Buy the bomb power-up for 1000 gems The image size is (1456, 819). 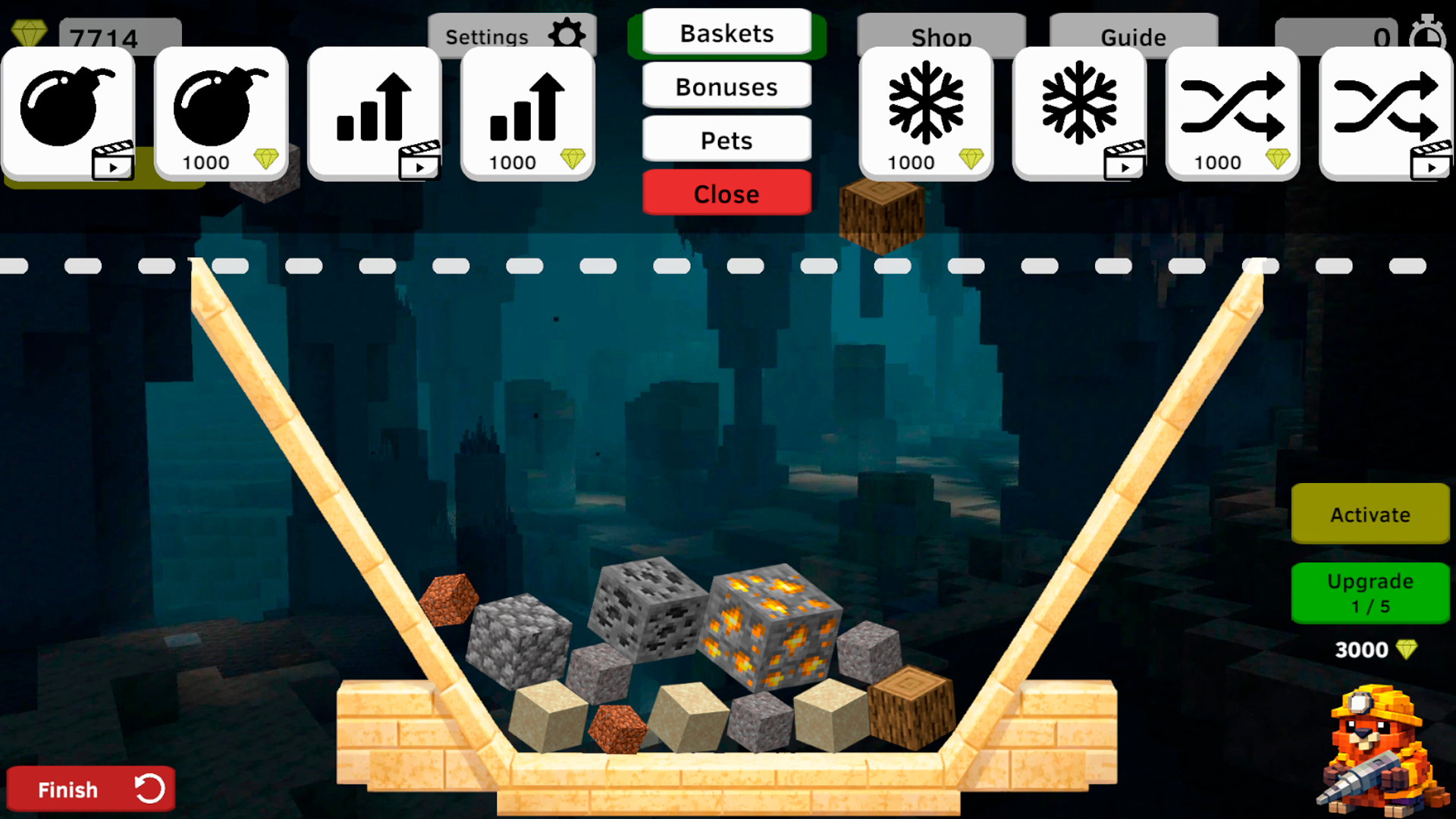221,114
